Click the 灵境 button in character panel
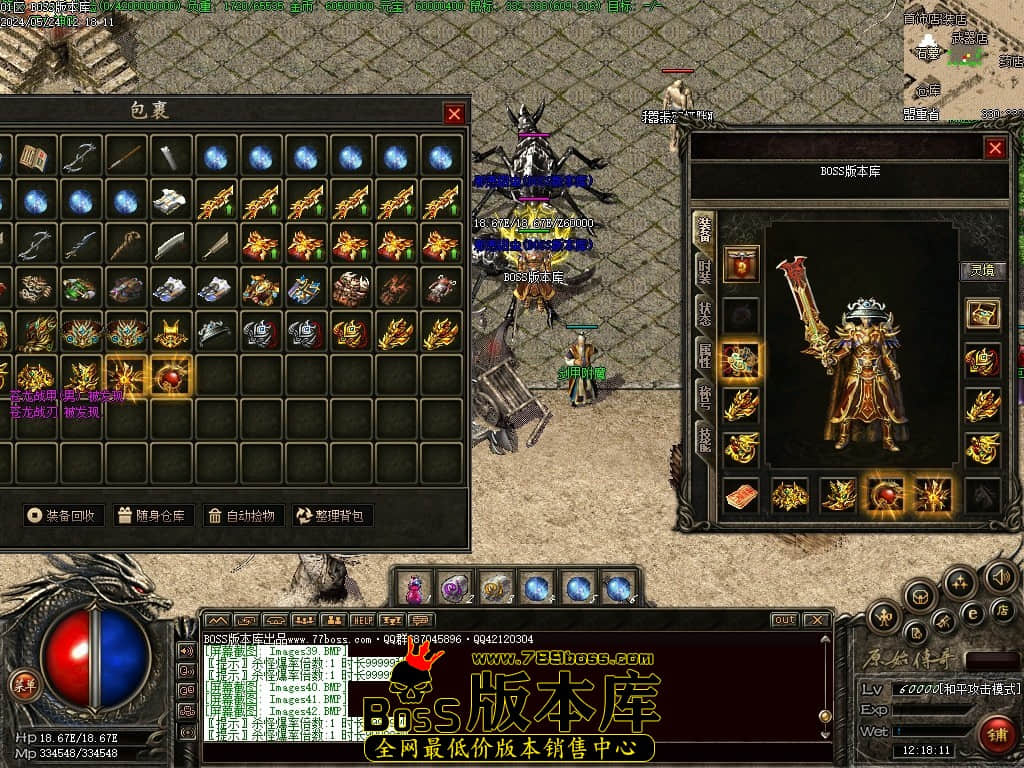Viewport: 1024px width, 768px height. [x=983, y=270]
